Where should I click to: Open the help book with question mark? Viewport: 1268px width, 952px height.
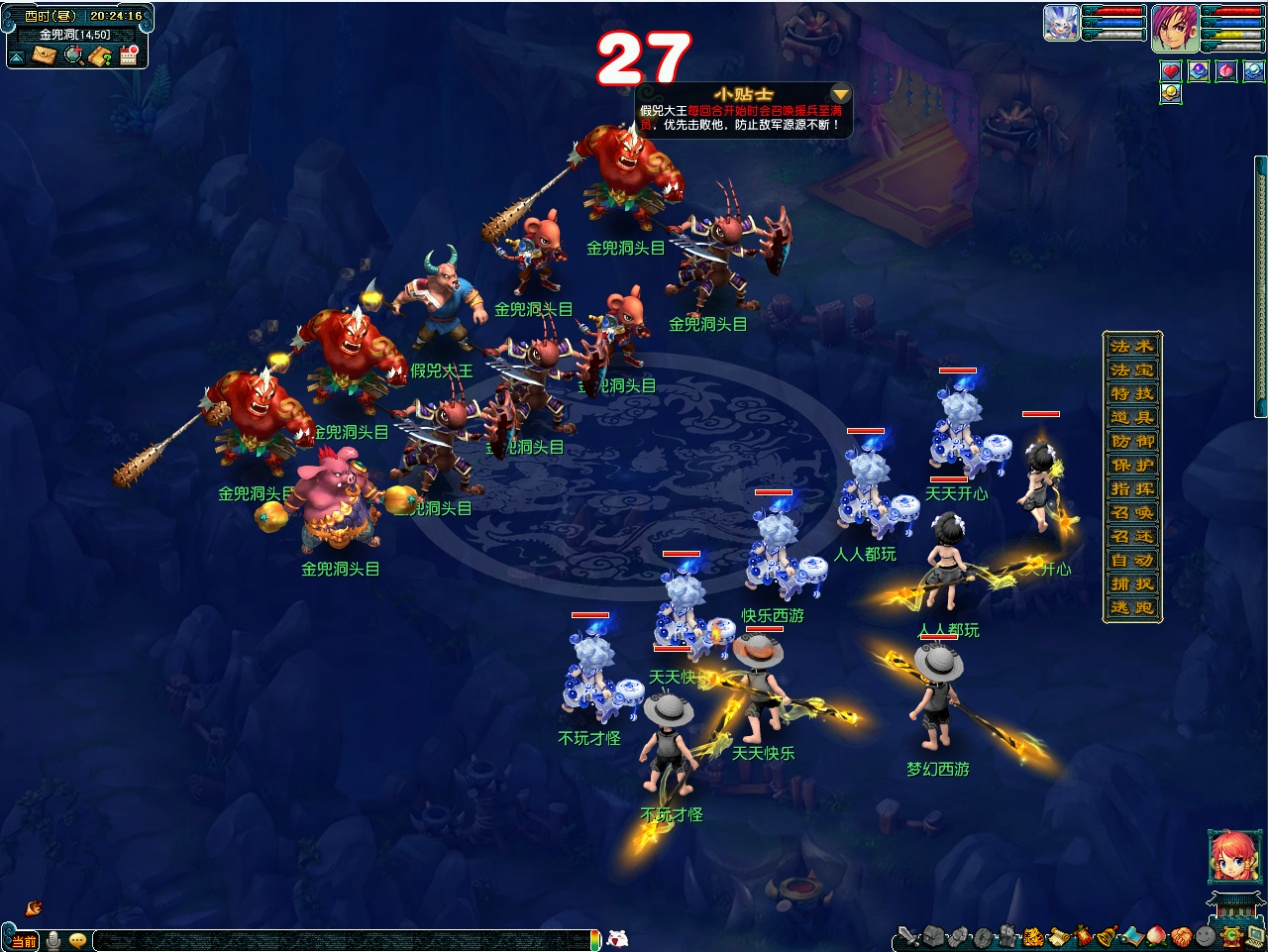coord(100,56)
